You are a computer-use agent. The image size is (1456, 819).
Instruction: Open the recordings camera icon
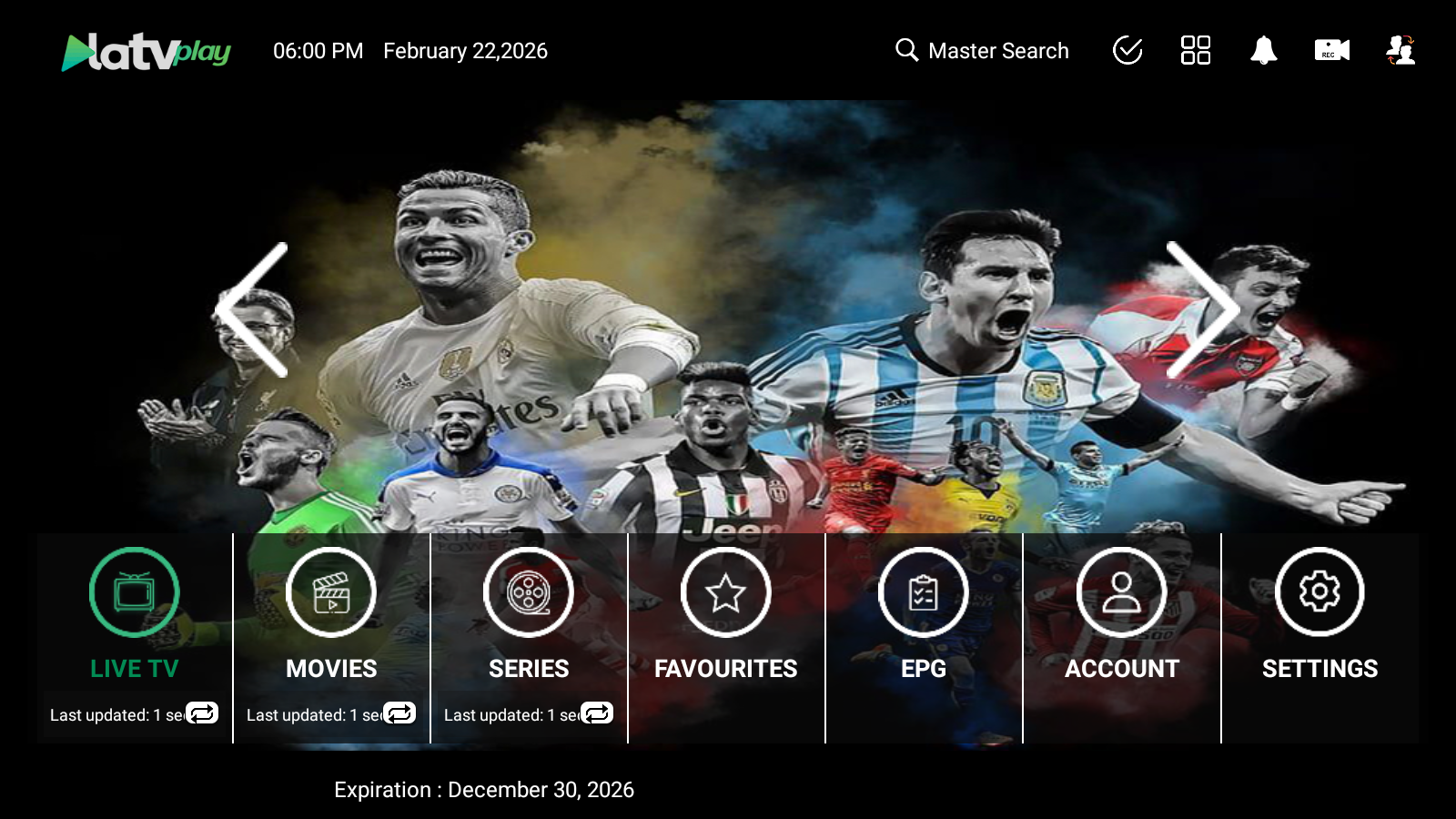1331,51
